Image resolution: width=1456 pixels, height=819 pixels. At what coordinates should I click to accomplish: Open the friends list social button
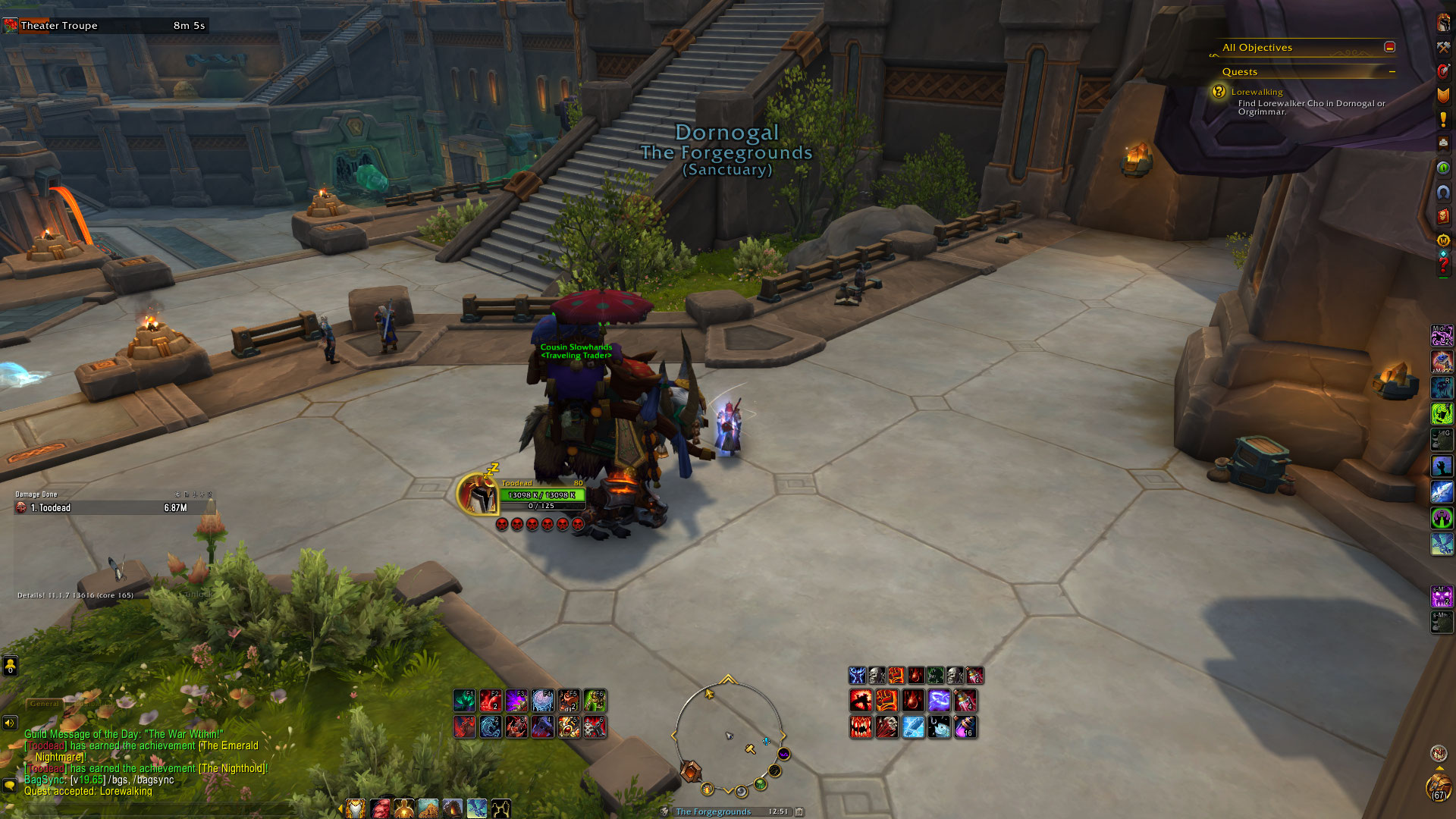click(x=10, y=666)
